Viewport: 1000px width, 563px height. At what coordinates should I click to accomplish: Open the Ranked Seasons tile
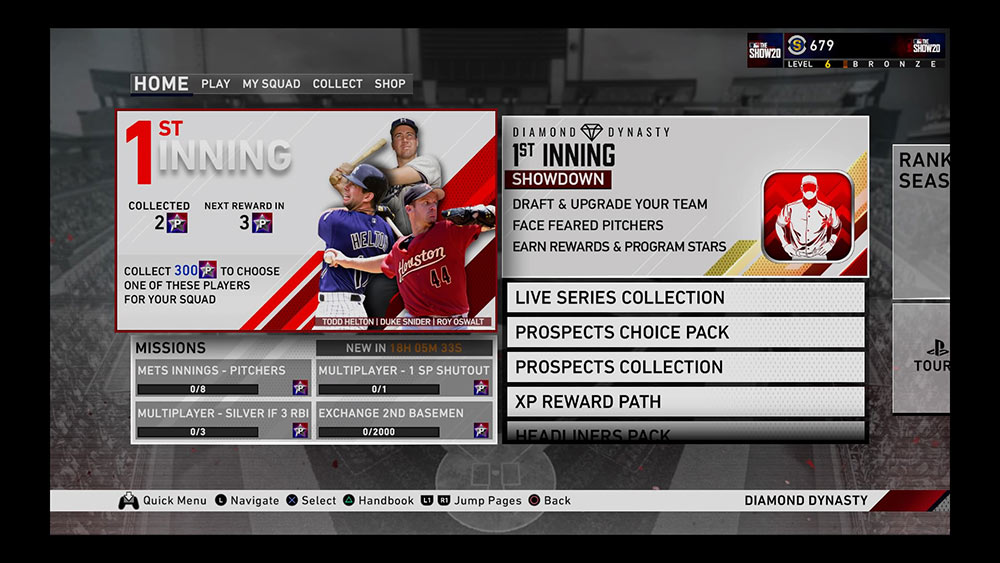tap(921, 220)
